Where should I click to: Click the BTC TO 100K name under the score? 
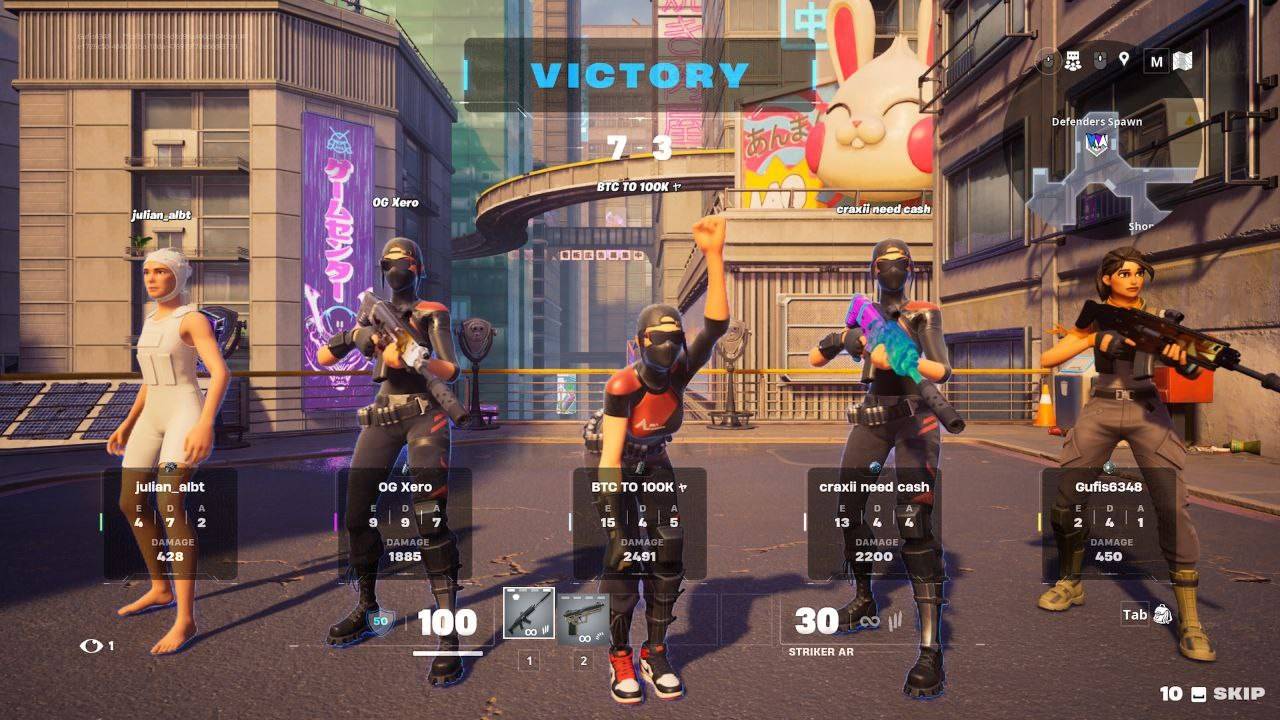(638, 185)
